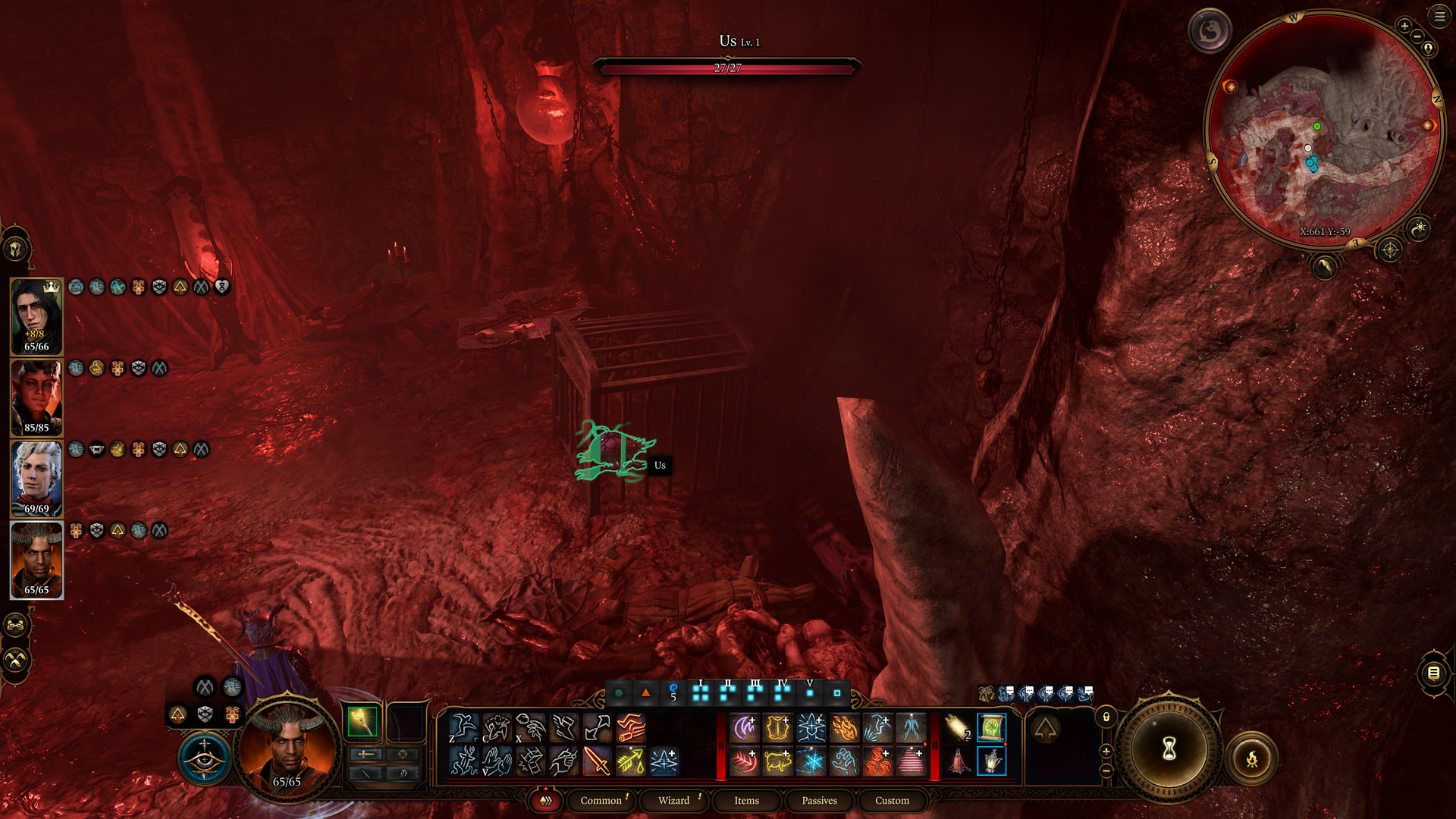The width and height of the screenshot is (1456, 819).
Task: Equip the glowing staff weapon slot
Action: 362,722
